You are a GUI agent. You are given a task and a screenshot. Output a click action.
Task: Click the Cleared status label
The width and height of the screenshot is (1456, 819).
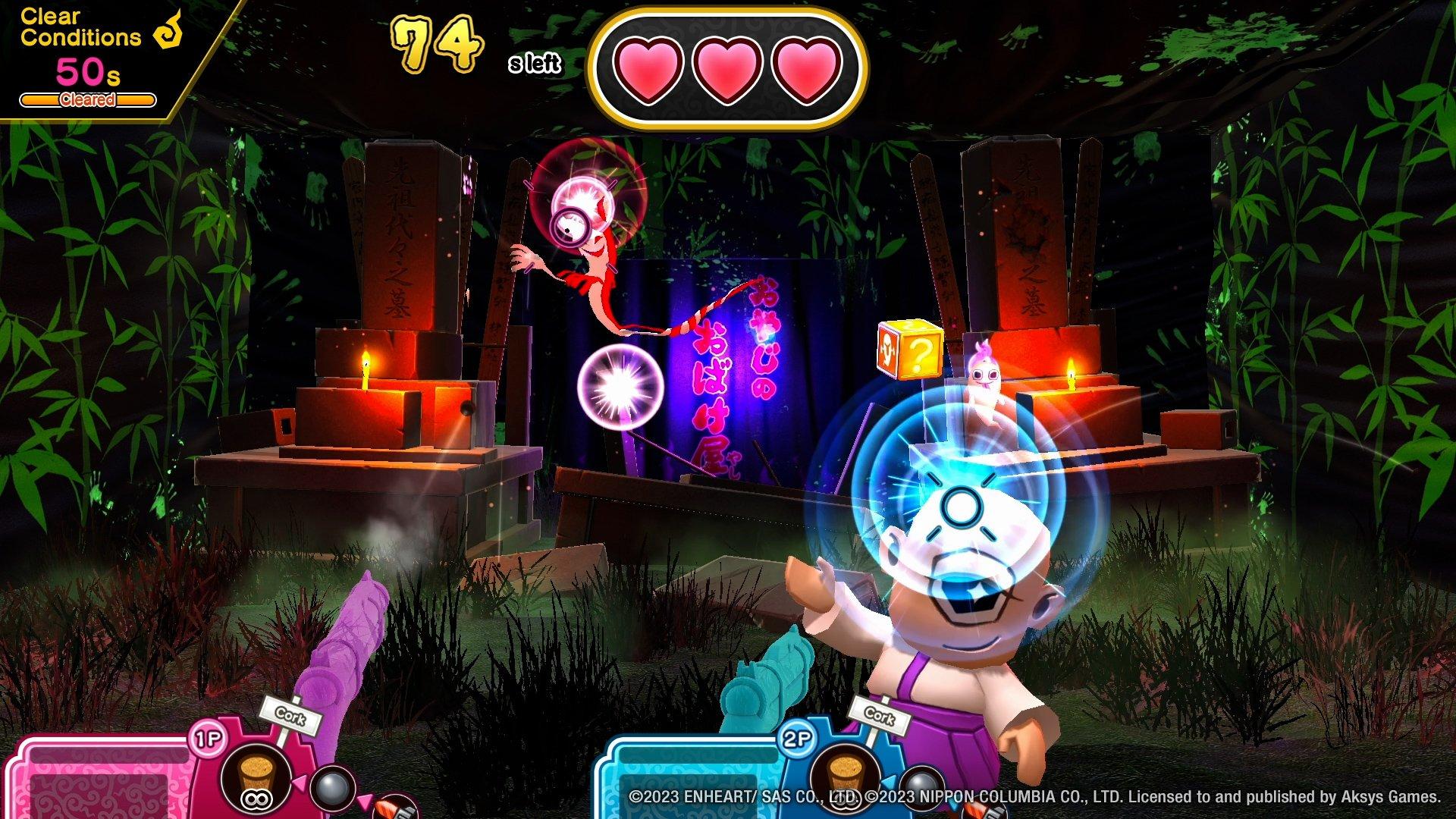tap(87, 99)
